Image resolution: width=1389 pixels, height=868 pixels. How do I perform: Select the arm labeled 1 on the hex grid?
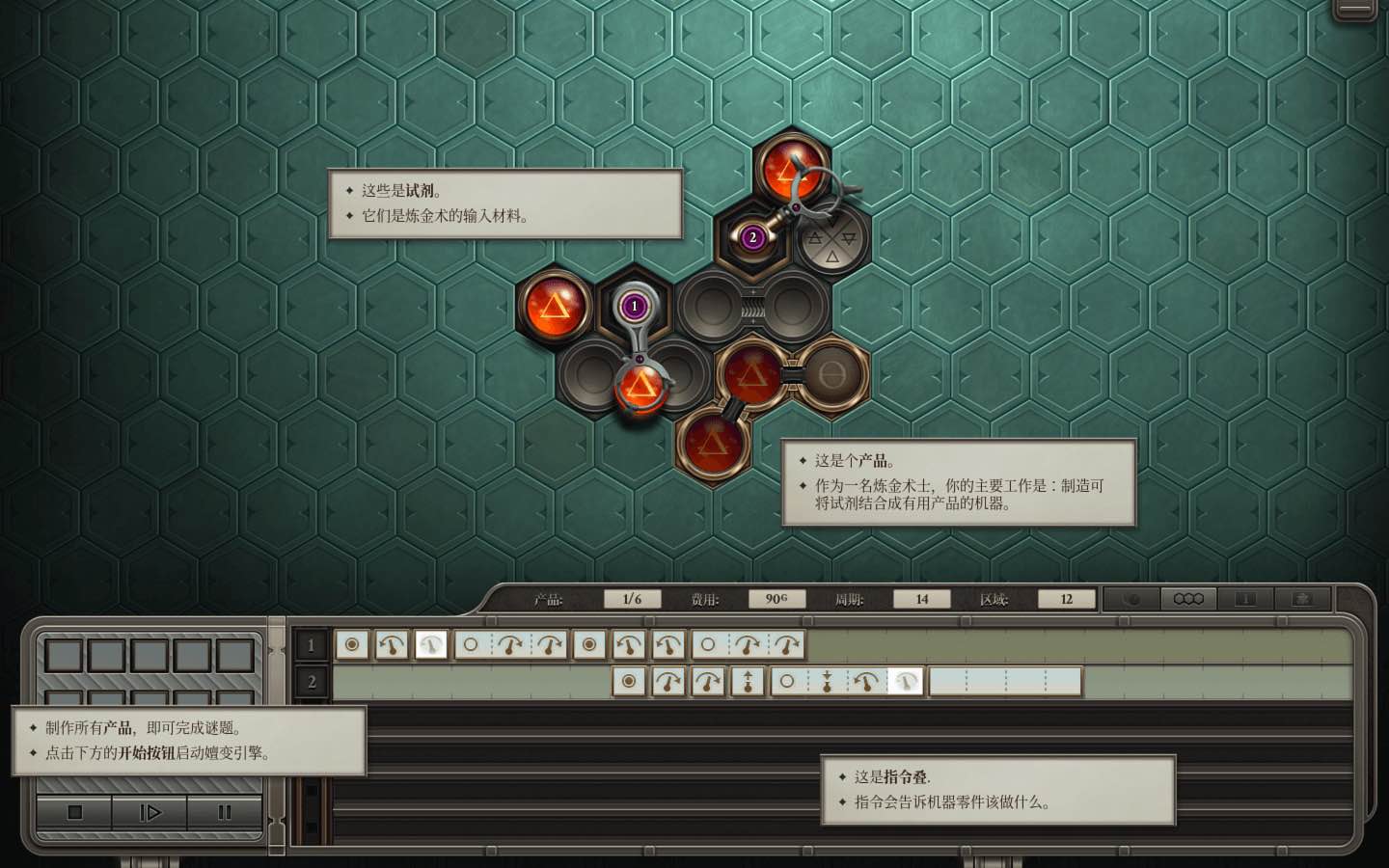tap(634, 304)
